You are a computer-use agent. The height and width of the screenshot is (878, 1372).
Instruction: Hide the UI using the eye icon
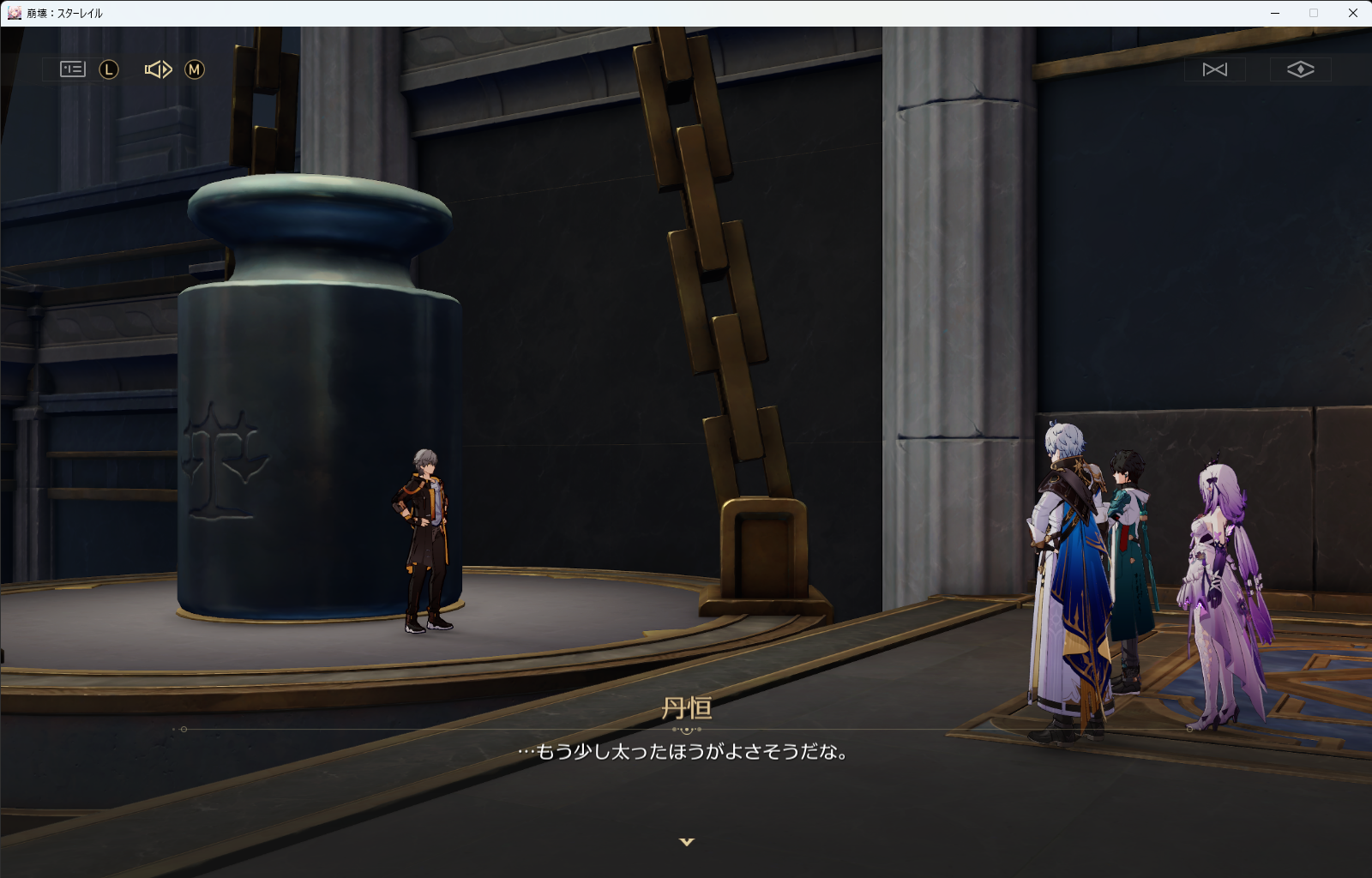tap(1302, 69)
